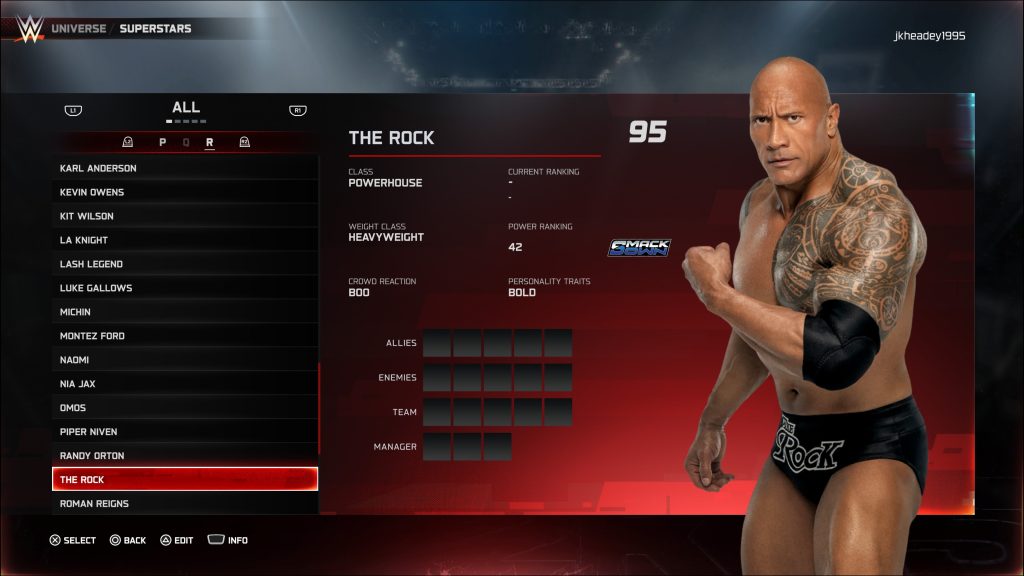Pick Piper Niven in the roster
Image resolution: width=1024 pixels, height=576 pixels.
tap(185, 432)
